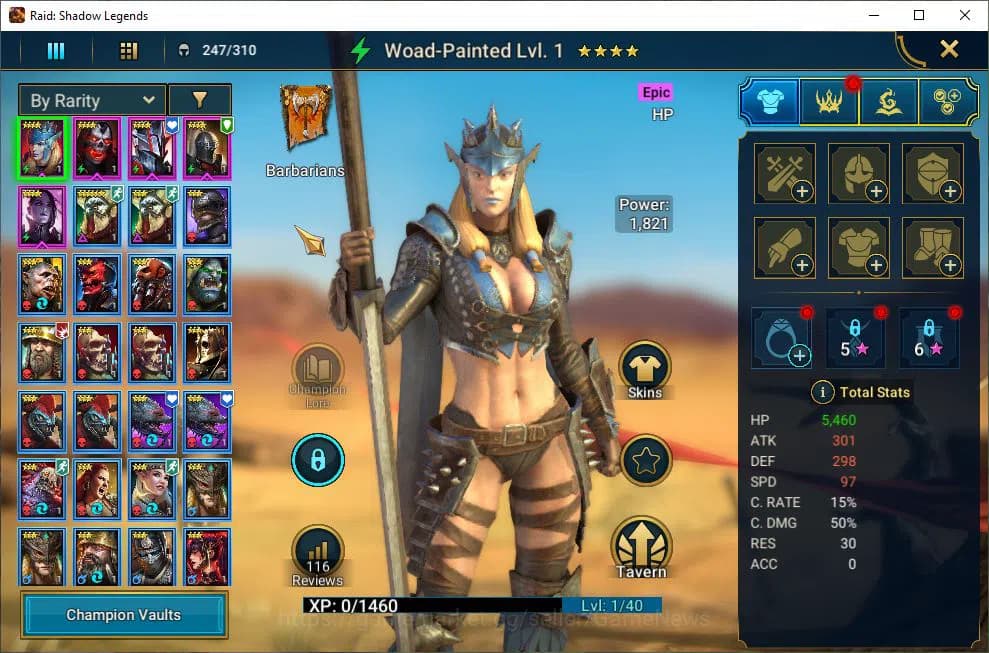View the 116 Reviews
The image size is (989, 653).
(317, 555)
